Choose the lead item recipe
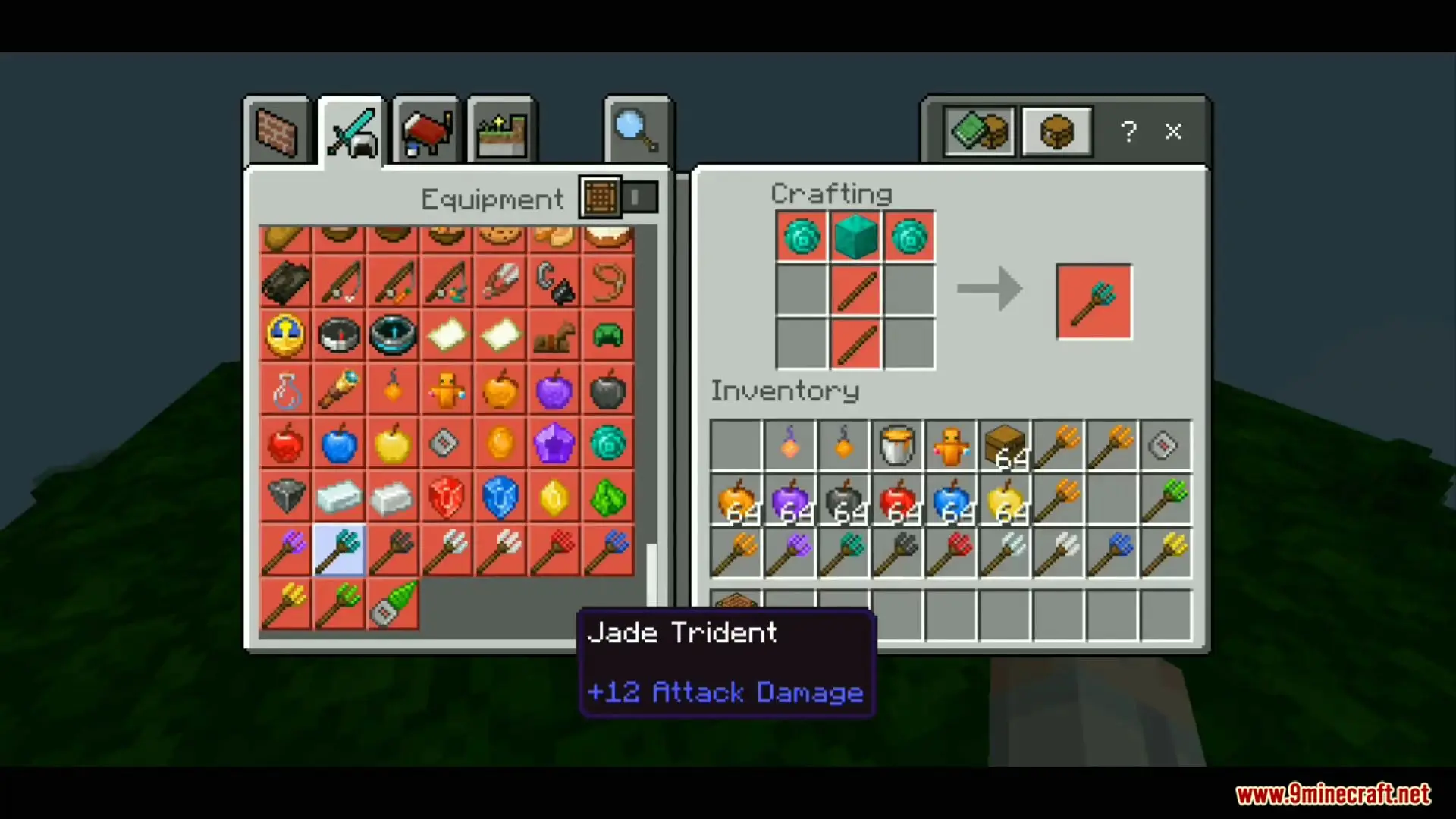1456x819 pixels. [x=608, y=281]
